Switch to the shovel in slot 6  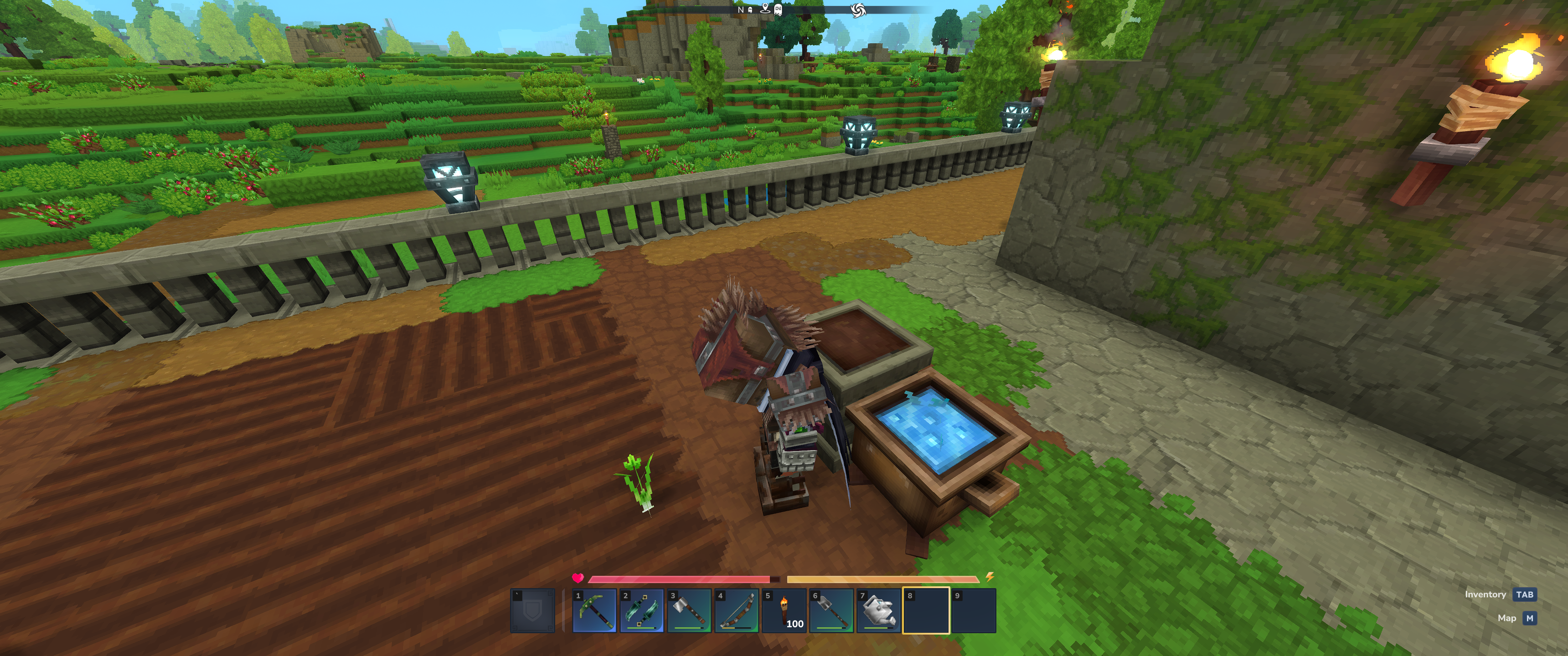tap(831, 610)
